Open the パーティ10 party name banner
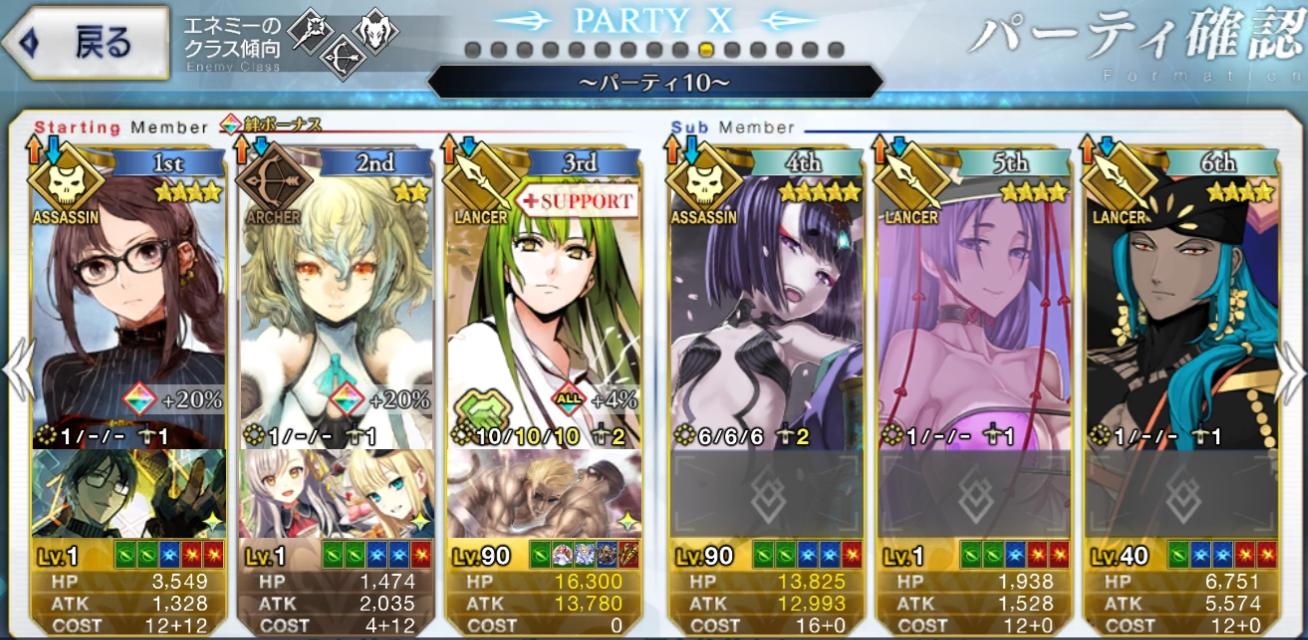Image resolution: width=1308 pixels, height=640 pixels. [x=654, y=82]
